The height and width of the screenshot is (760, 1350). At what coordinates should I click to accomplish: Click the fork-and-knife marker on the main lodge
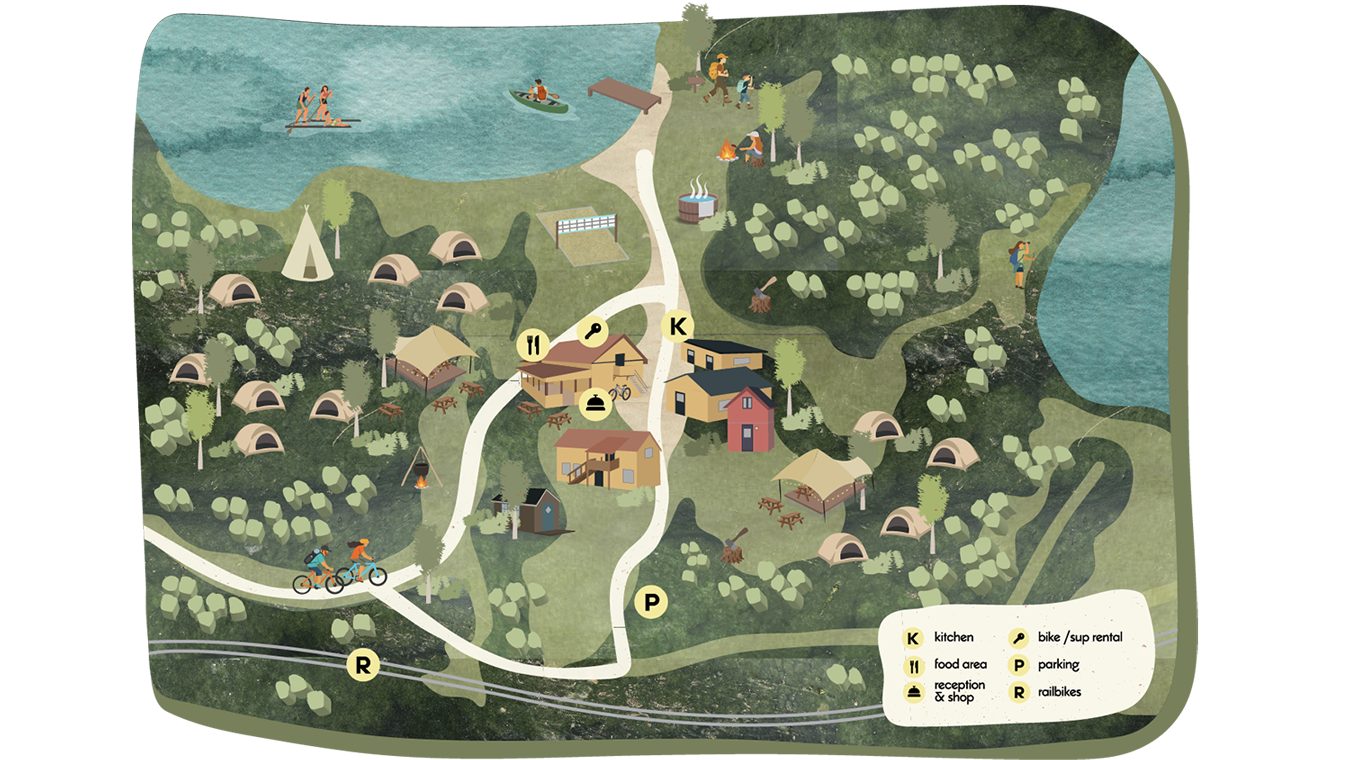533,346
